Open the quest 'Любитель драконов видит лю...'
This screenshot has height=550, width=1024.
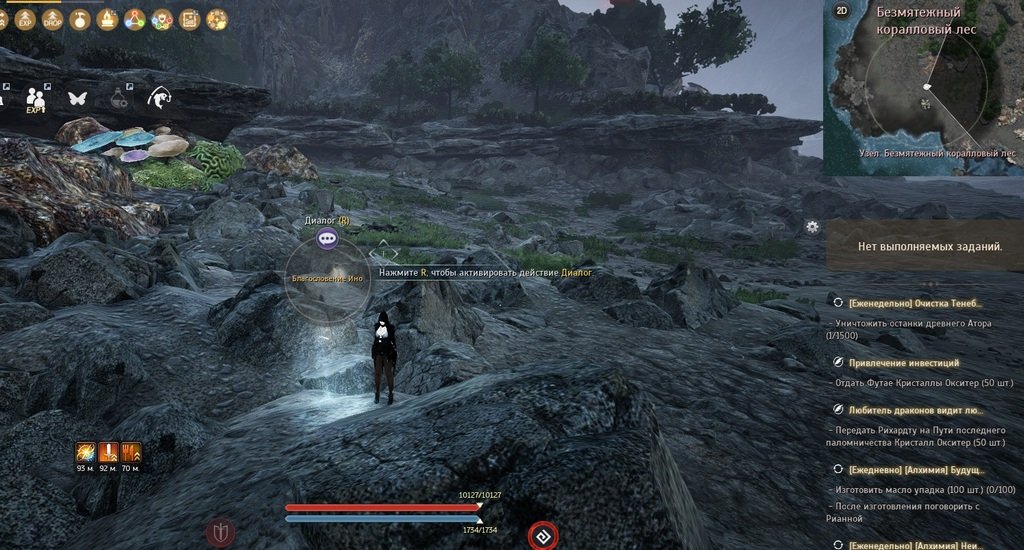click(915, 410)
